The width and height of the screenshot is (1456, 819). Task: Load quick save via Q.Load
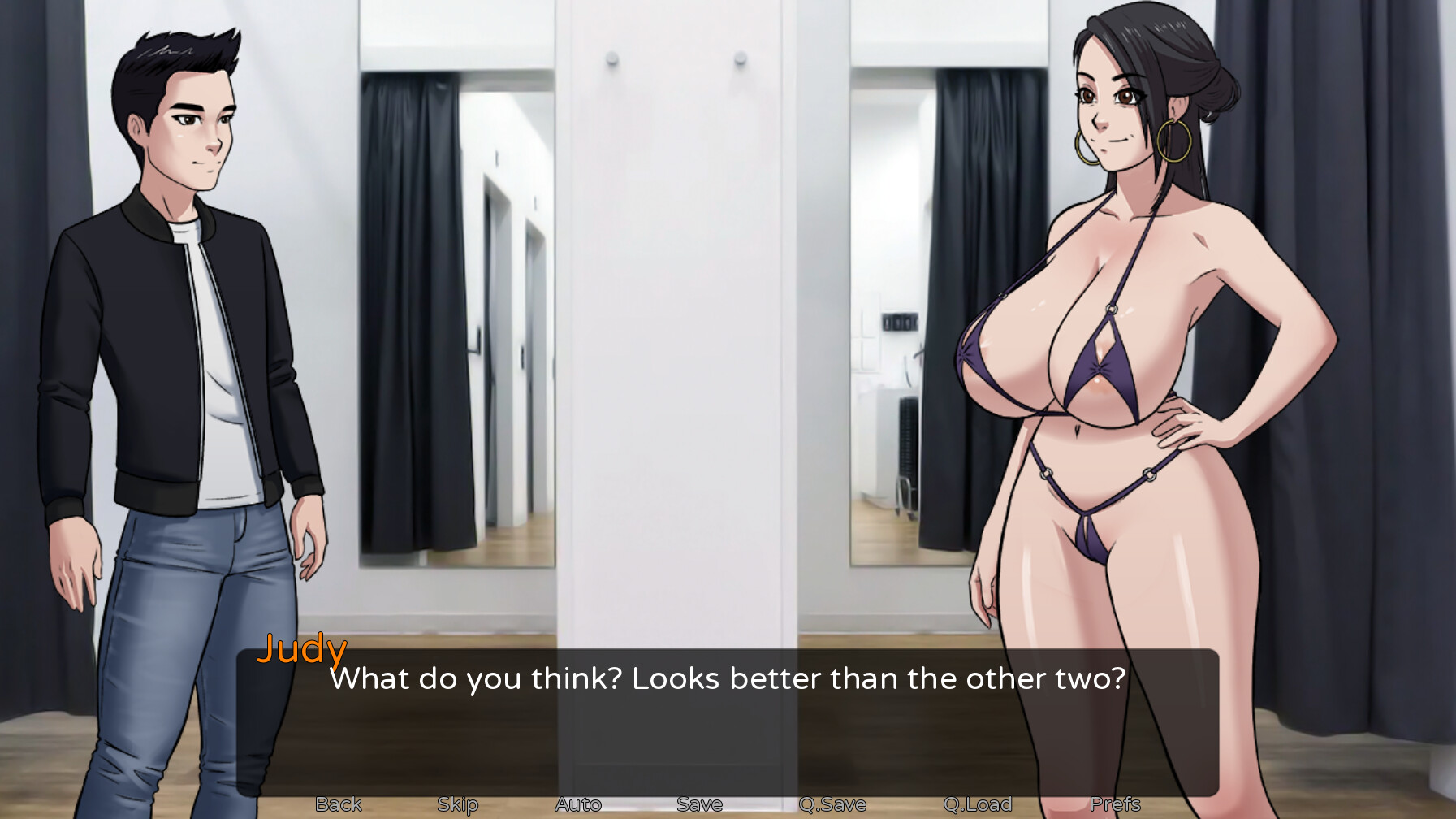coord(978,804)
